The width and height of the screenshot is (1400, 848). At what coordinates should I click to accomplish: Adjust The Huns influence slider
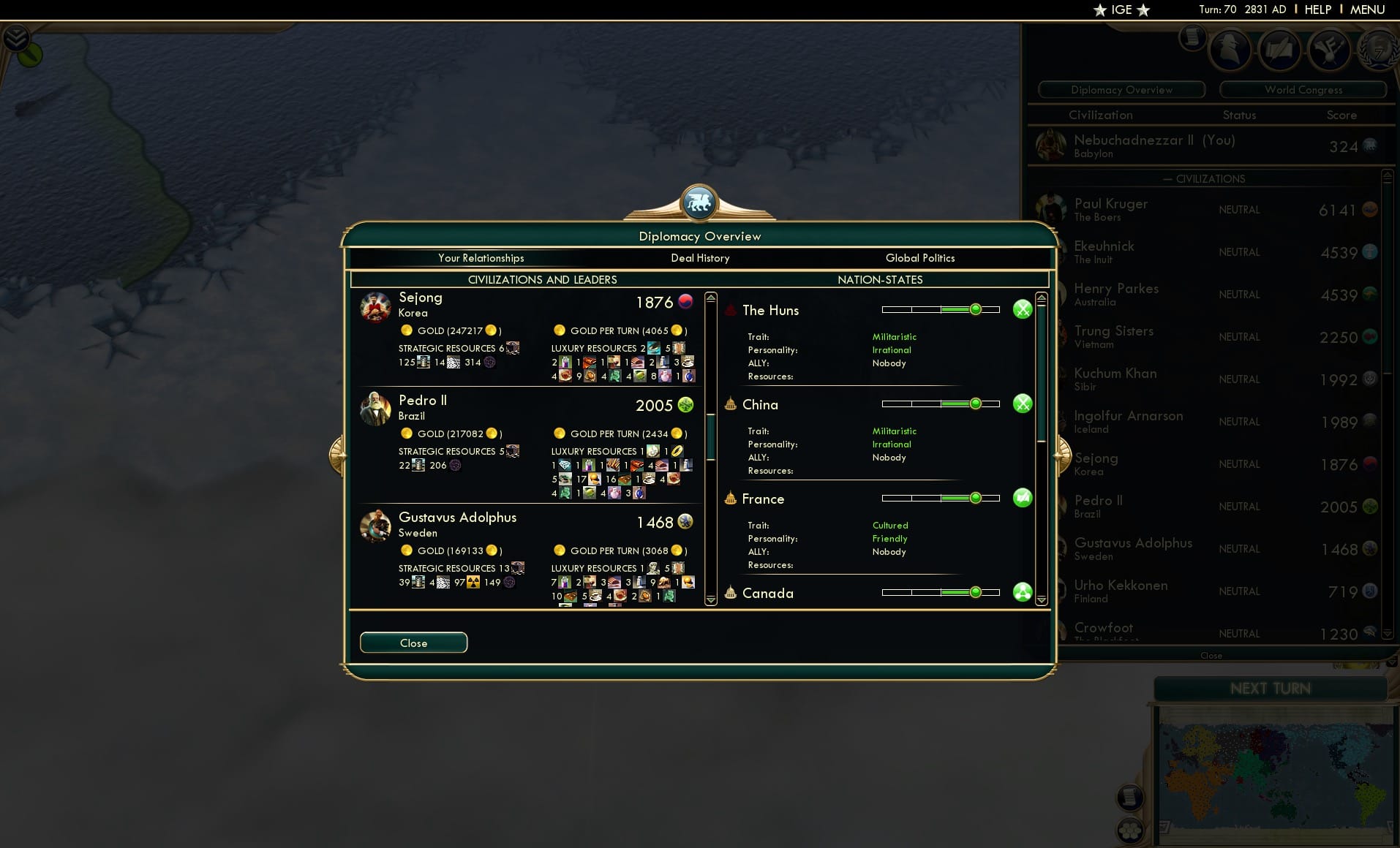[976, 308]
